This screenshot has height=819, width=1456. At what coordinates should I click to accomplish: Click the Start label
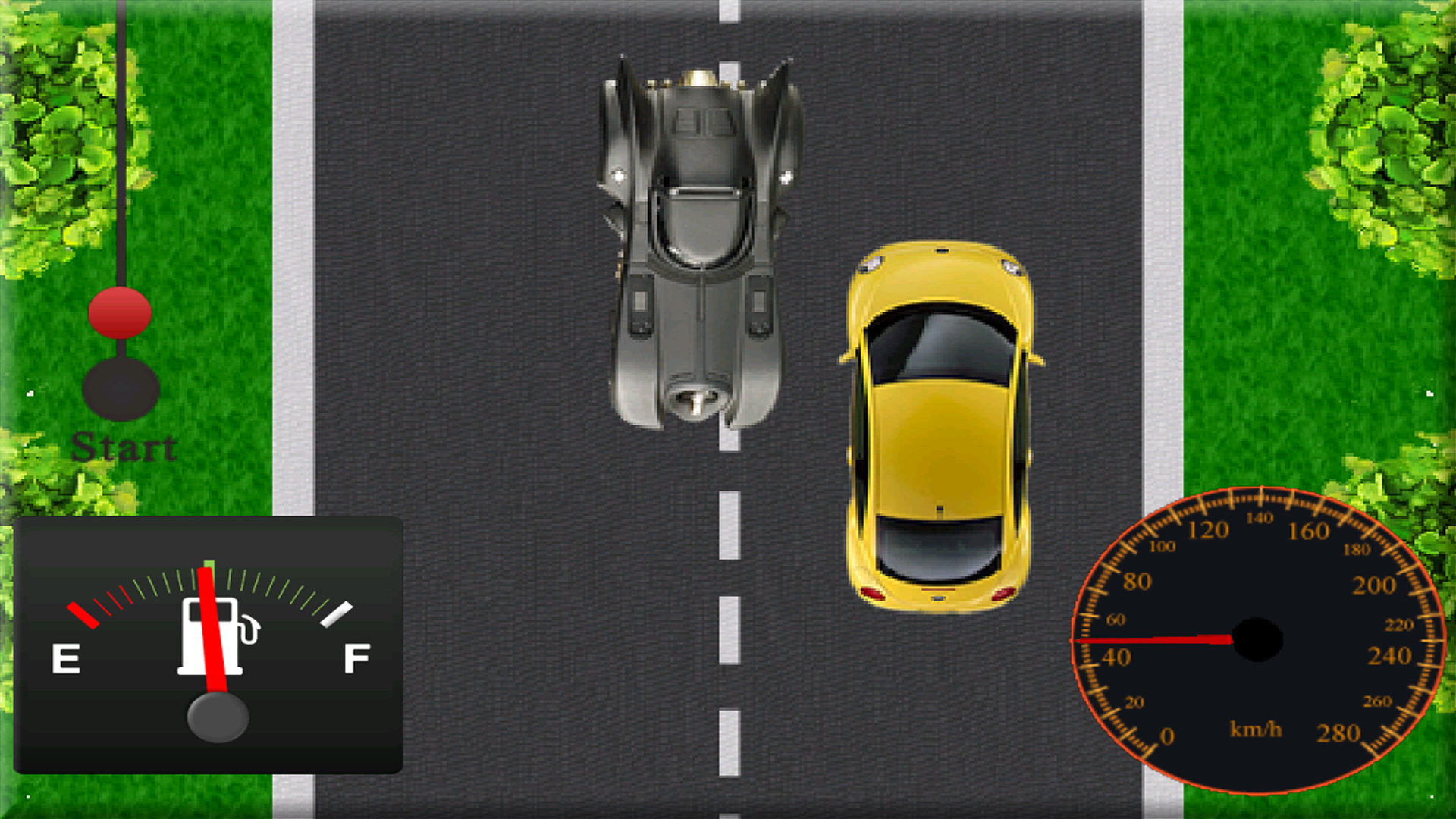pos(124,447)
